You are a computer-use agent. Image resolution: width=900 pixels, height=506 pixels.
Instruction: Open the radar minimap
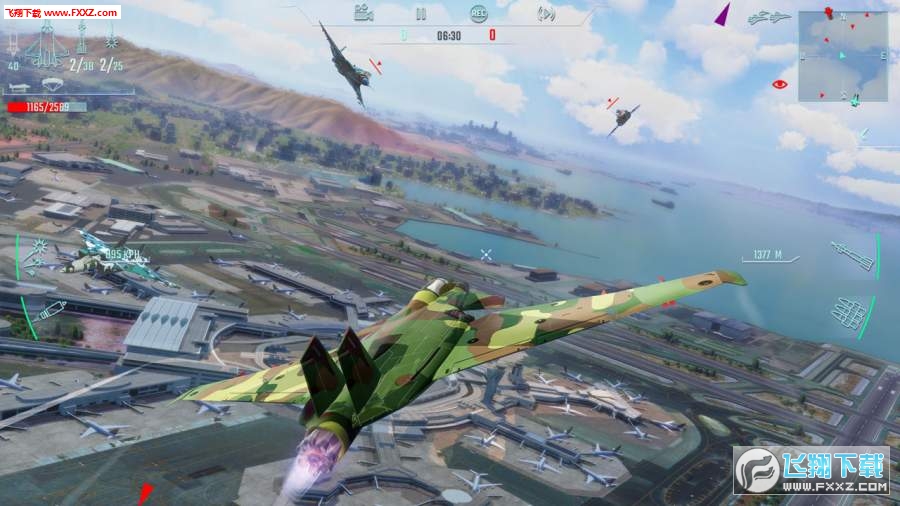[842, 53]
